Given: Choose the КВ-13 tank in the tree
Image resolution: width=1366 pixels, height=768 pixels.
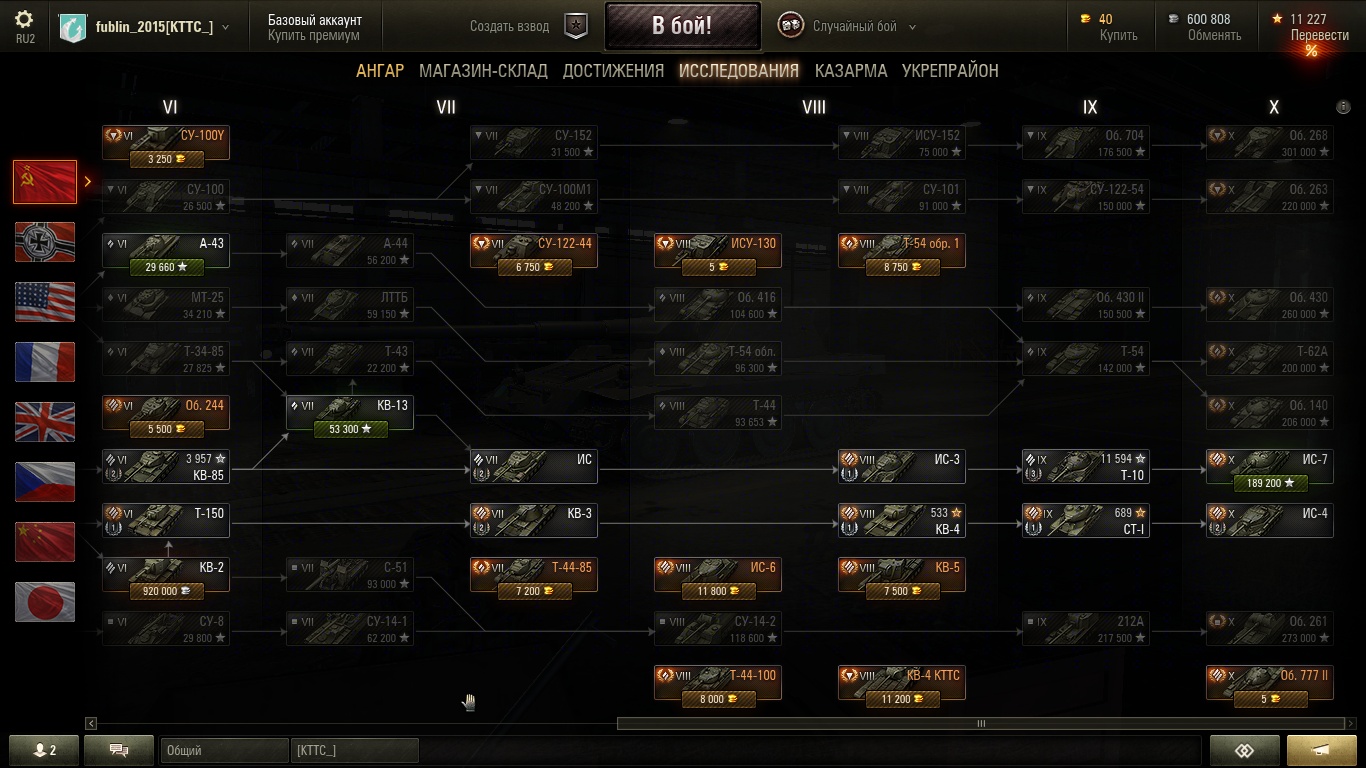Looking at the screenshot, I should pyautogui.click(x=349, y=413).
